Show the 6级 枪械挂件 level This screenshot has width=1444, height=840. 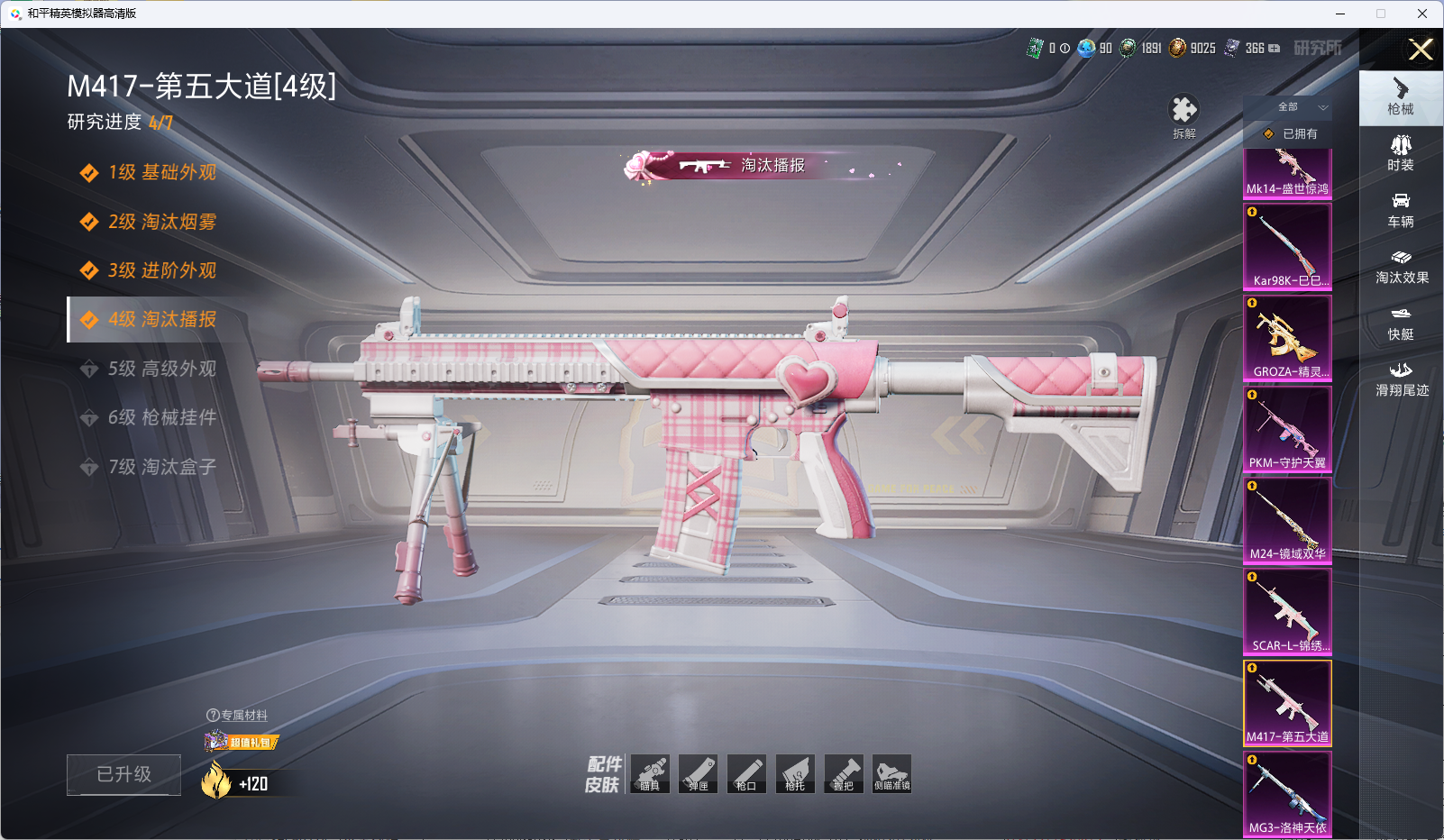click(161, 417)
